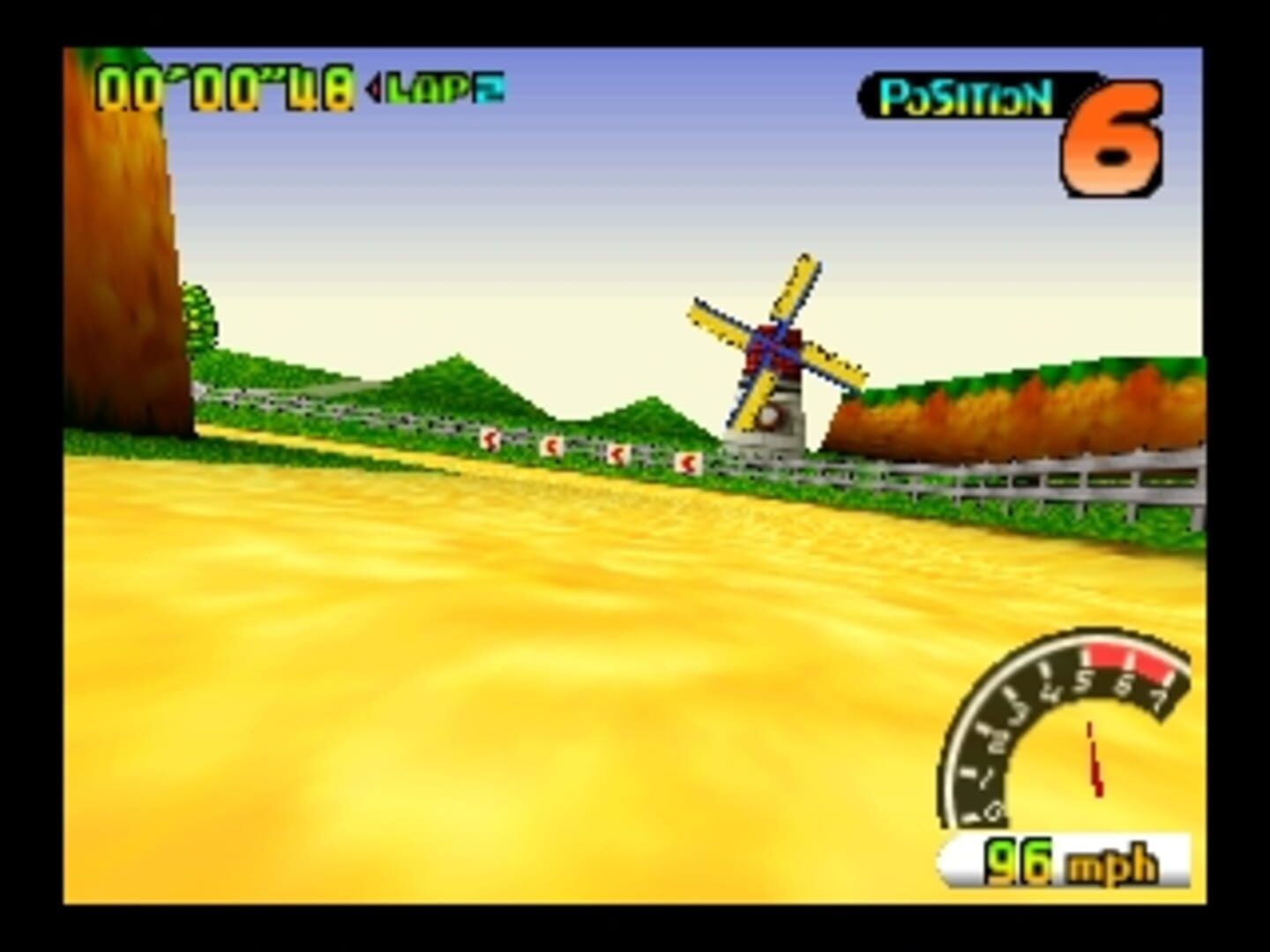The image size is (1270, 952).
Task: Toggle the red arrow beside the lap counter
Action: (375, 88)
